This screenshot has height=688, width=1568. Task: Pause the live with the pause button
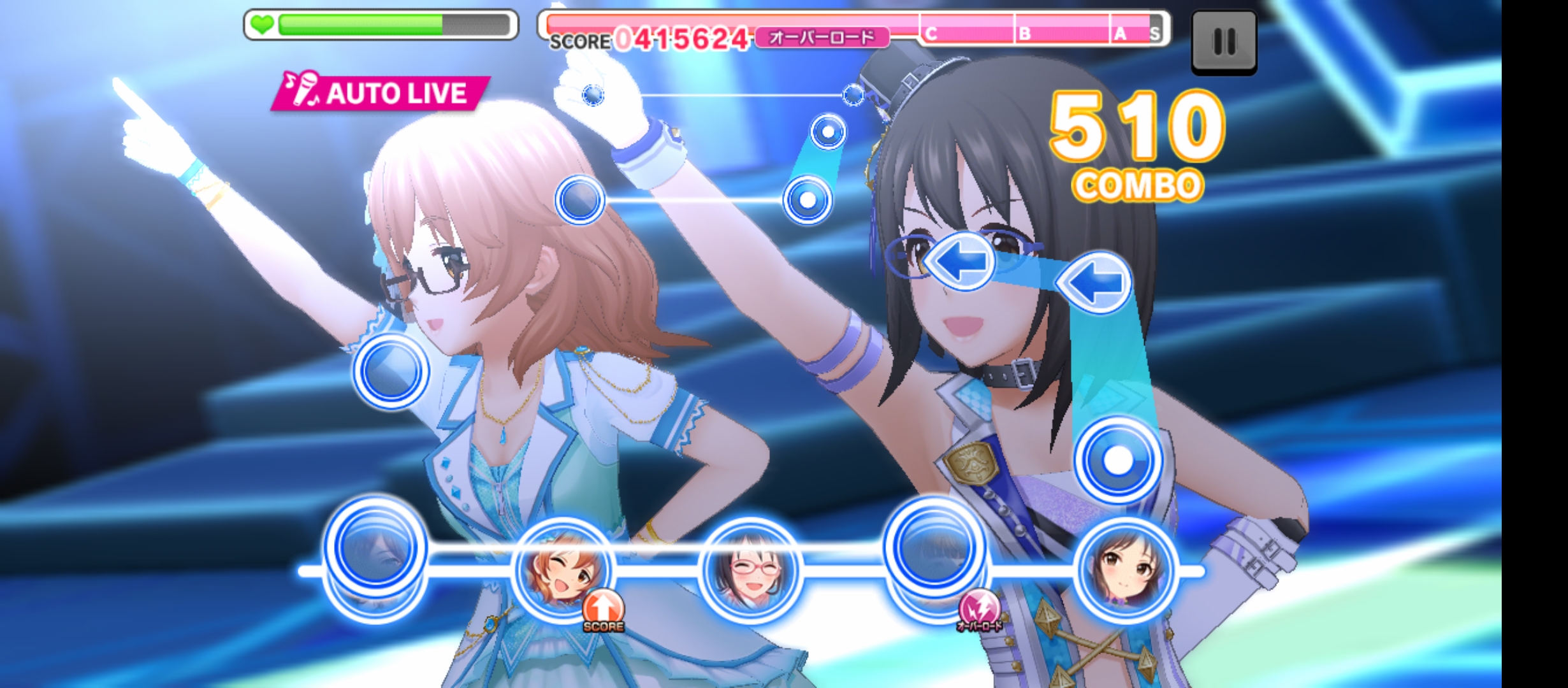click(x=1223, y=42)
